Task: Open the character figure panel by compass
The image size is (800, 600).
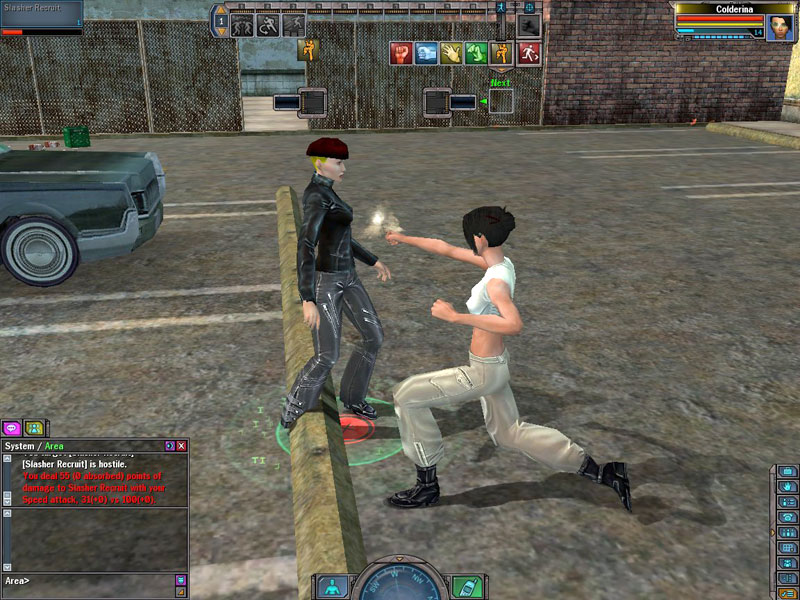Action: (333, 586)
